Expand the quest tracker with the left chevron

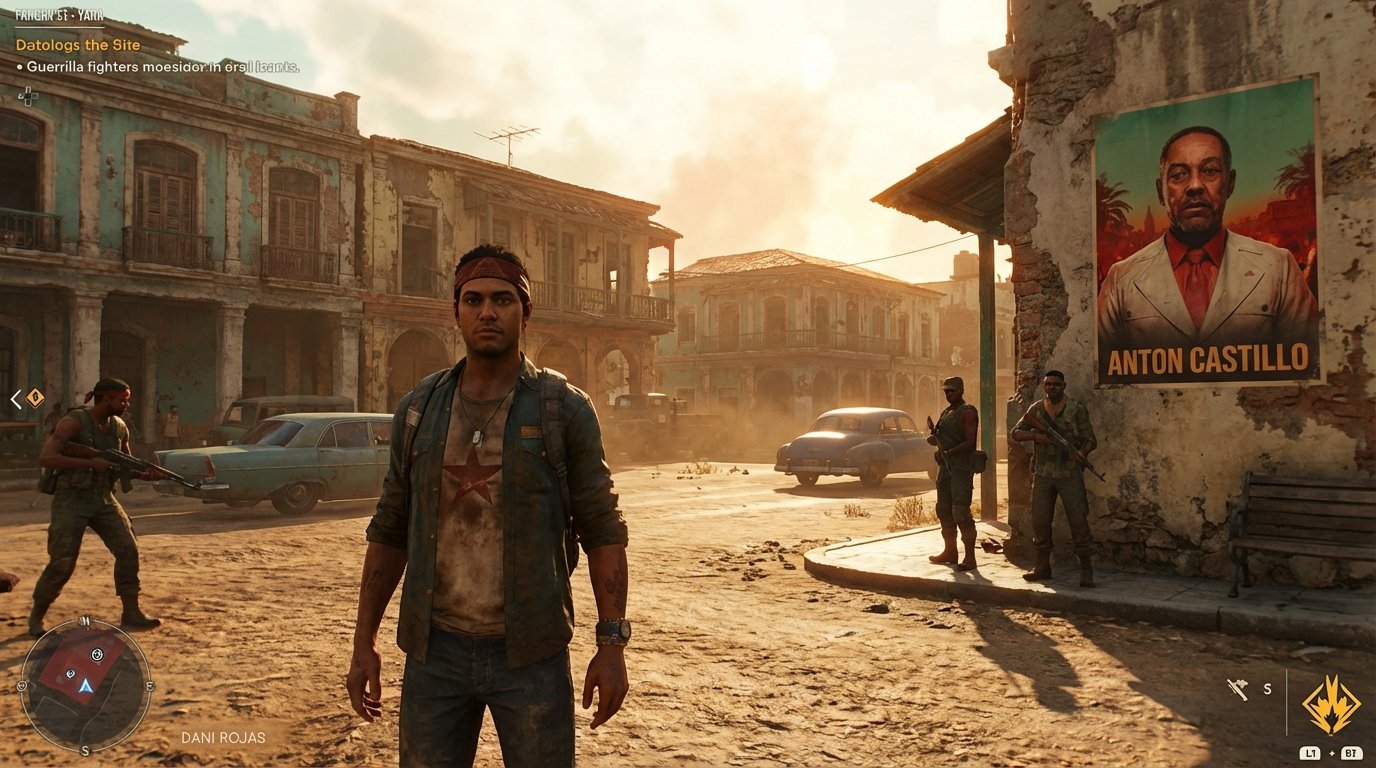tap(14, 399)
